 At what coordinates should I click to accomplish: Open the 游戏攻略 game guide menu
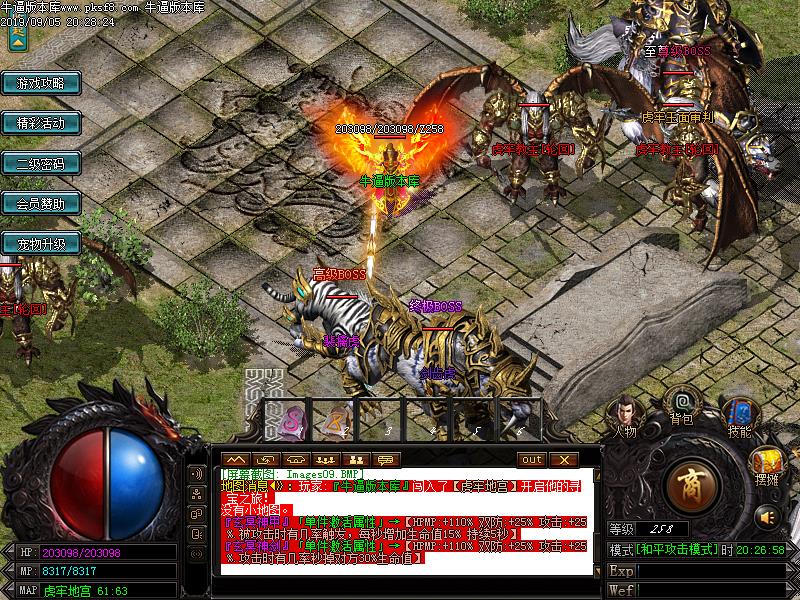tap(40, 83)
